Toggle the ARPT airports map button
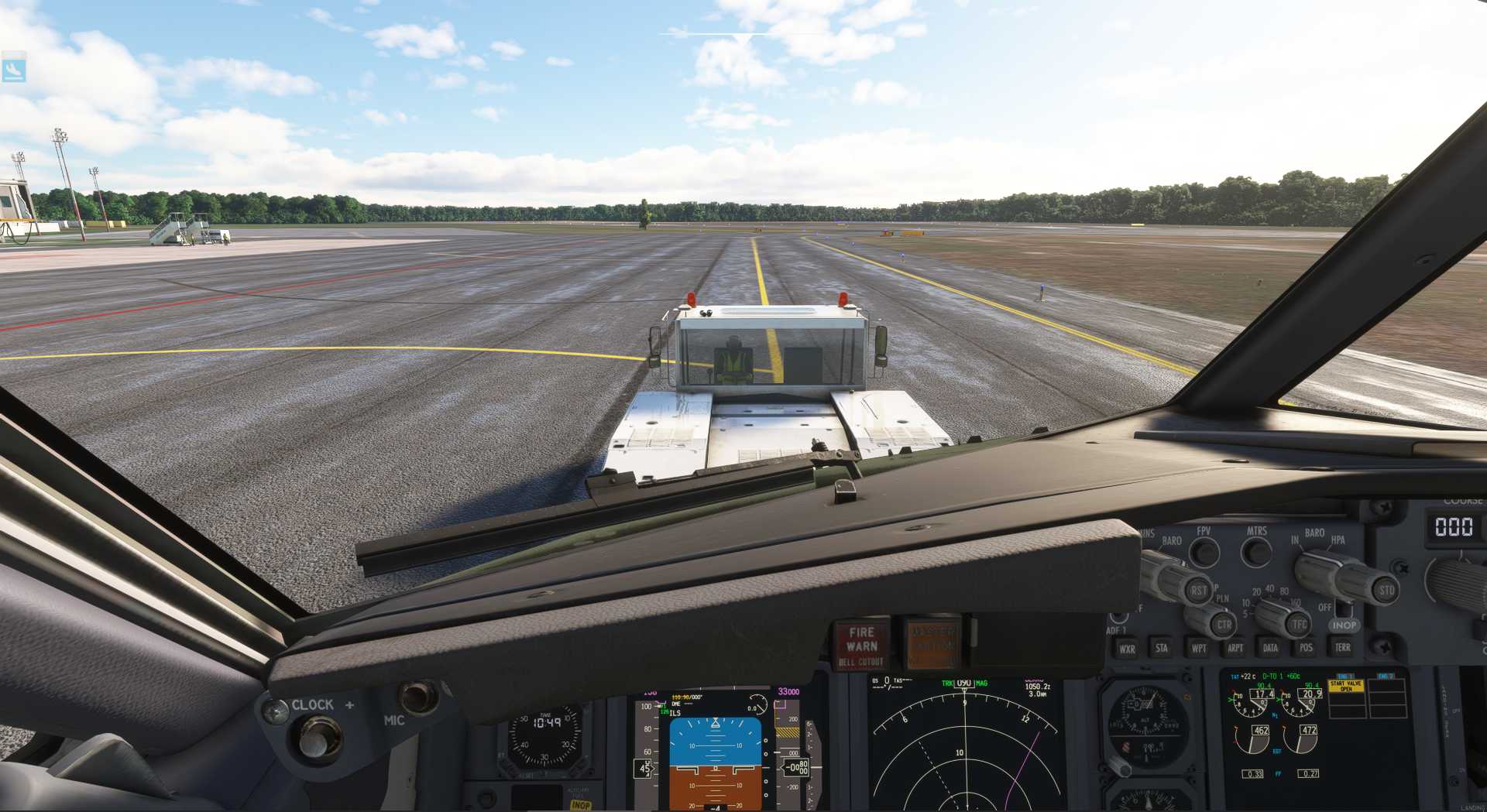 coord(1235,648)
